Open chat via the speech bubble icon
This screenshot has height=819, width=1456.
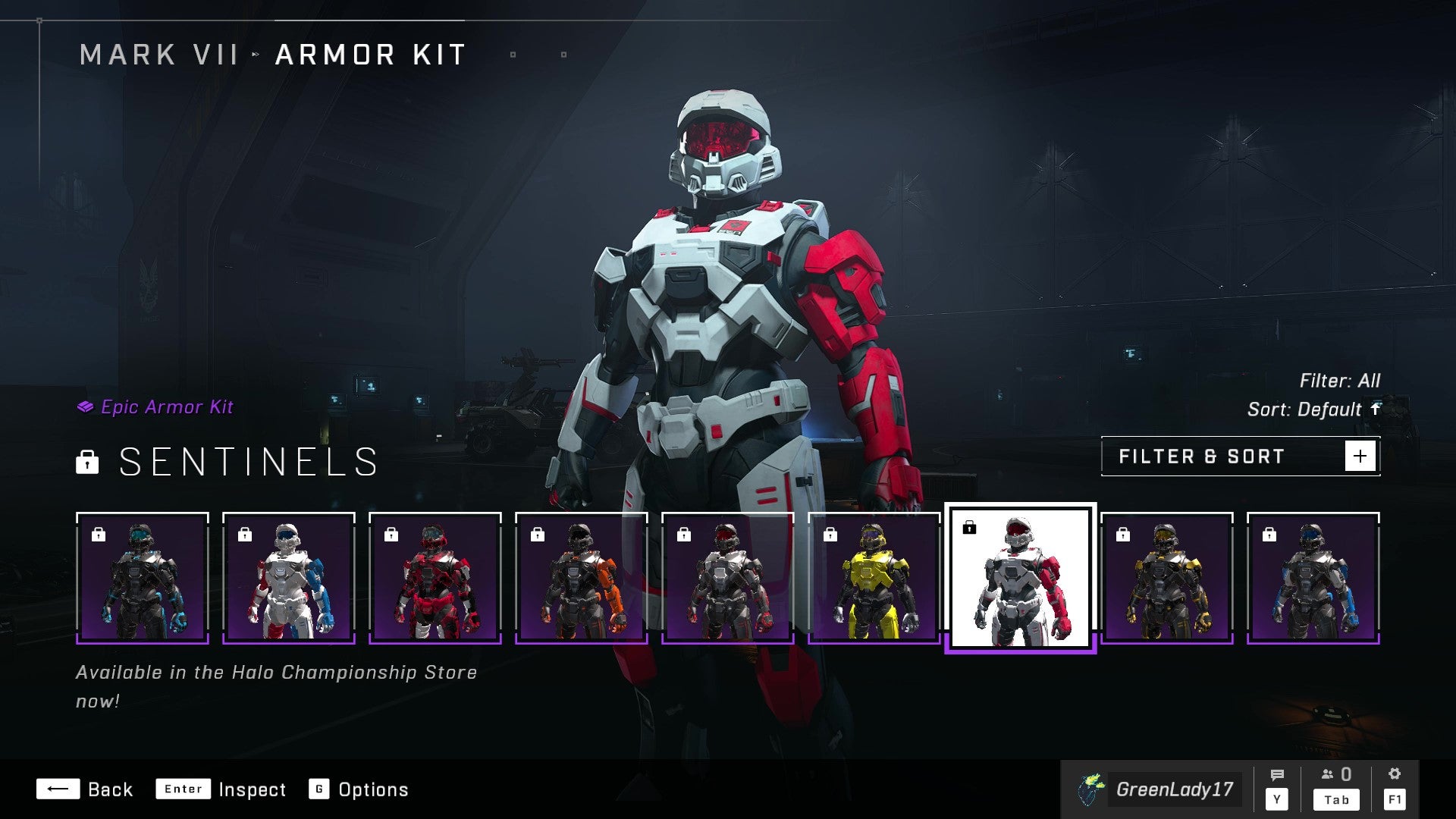click(1279, 775)
